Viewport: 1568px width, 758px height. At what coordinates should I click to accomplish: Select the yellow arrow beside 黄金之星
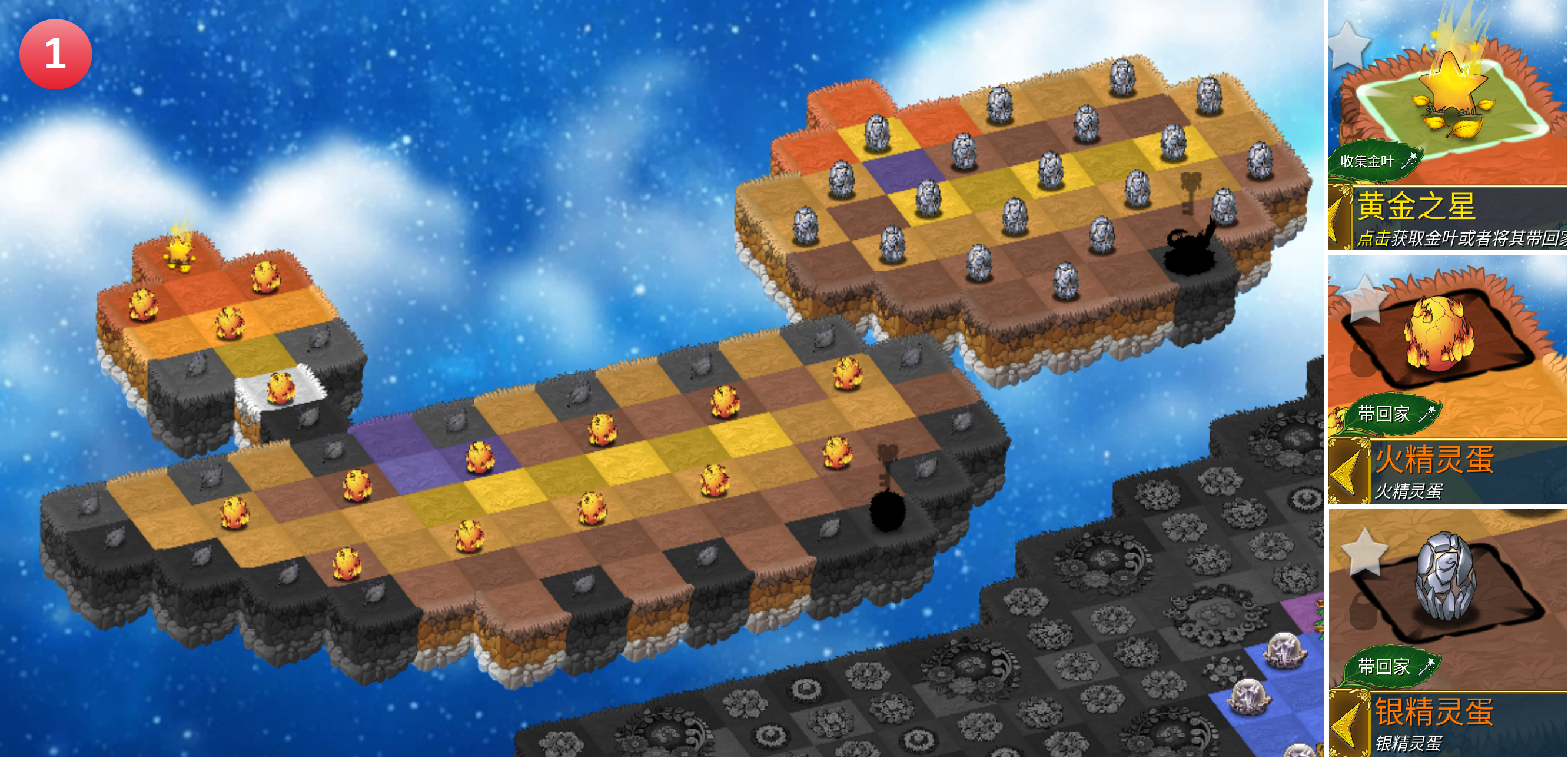click(1340, 218)
